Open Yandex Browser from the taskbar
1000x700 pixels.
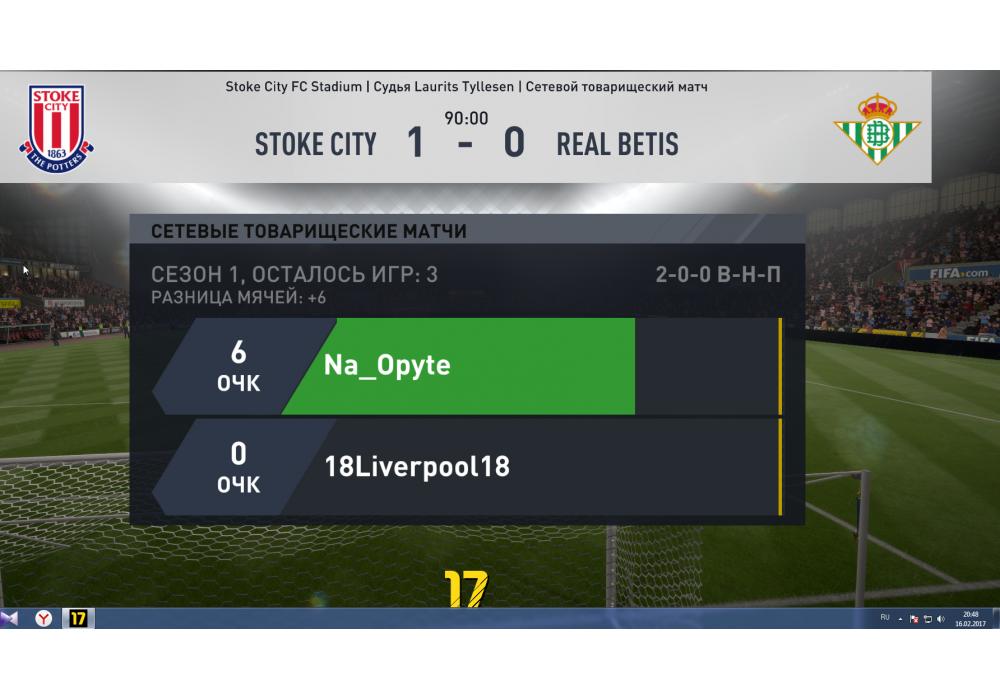[x=44, y=619]
